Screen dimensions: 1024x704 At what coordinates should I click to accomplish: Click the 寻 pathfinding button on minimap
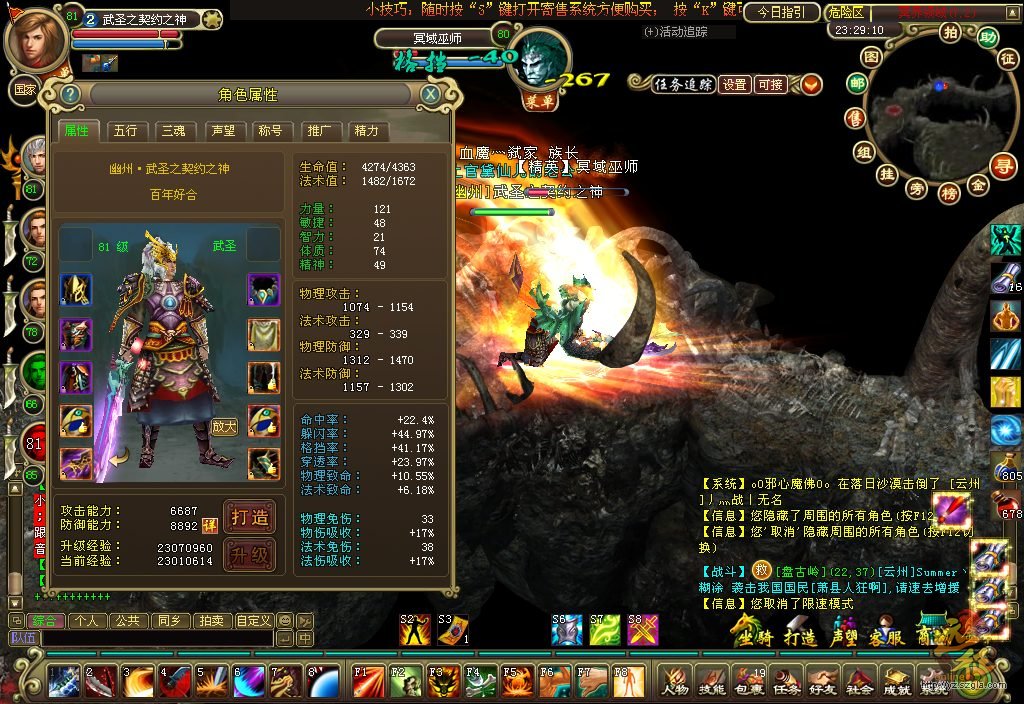point(1003,166)
